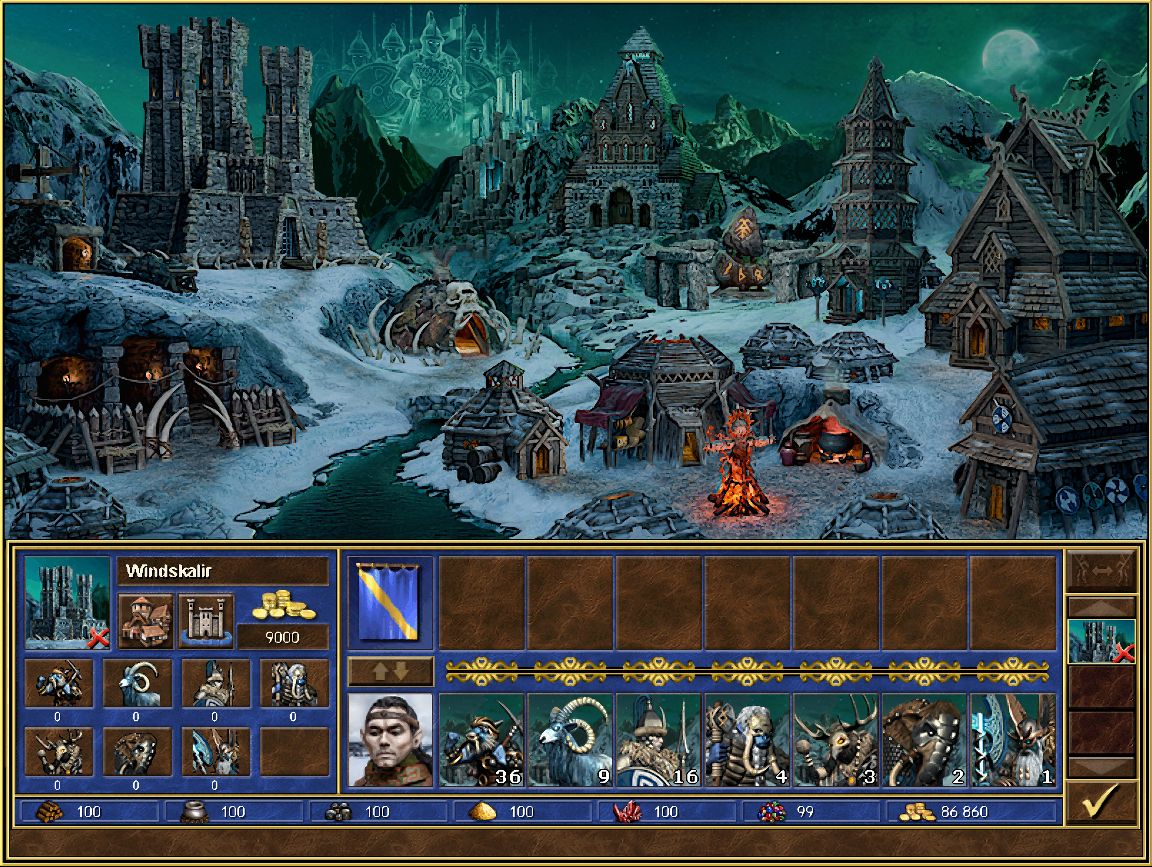This screenshot has width=1152, height=867.
Task: Exit the town with the checkmark button
Action: (x=1102, y=802)
